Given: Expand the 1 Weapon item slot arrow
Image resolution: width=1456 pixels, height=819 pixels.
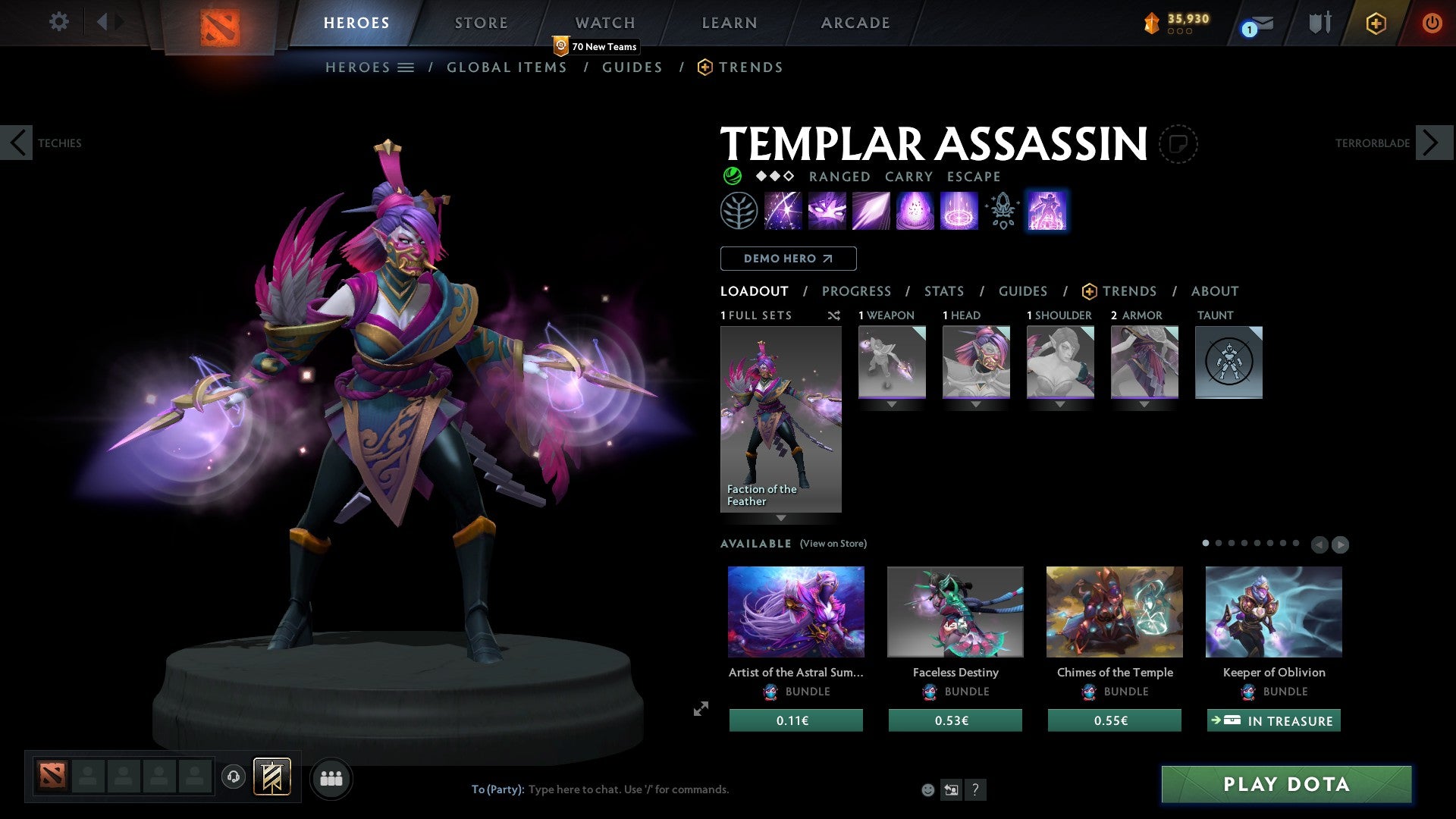Looking at the screenshot, I should [892, 404].
